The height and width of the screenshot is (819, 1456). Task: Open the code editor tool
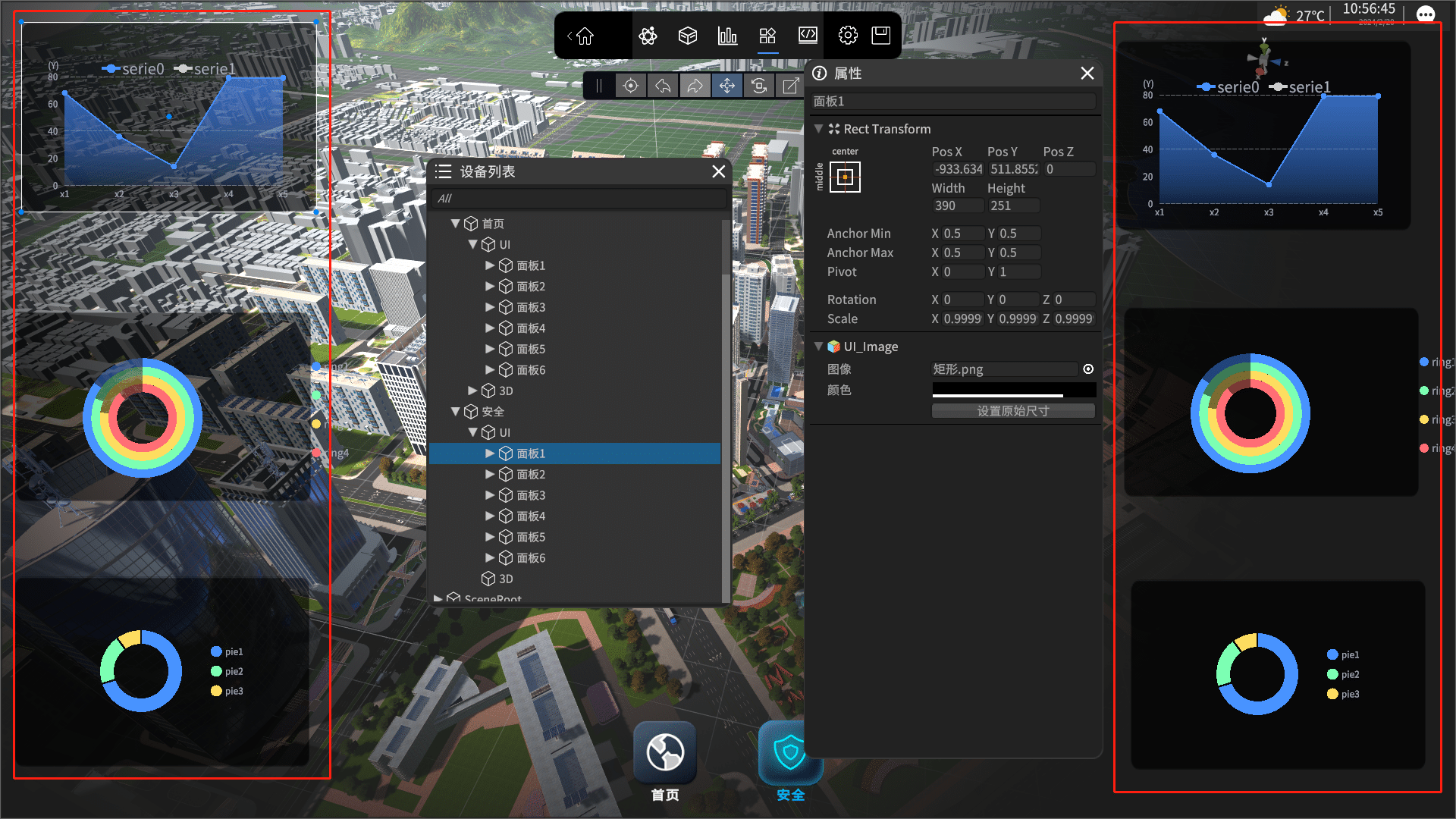pos(808,36)
